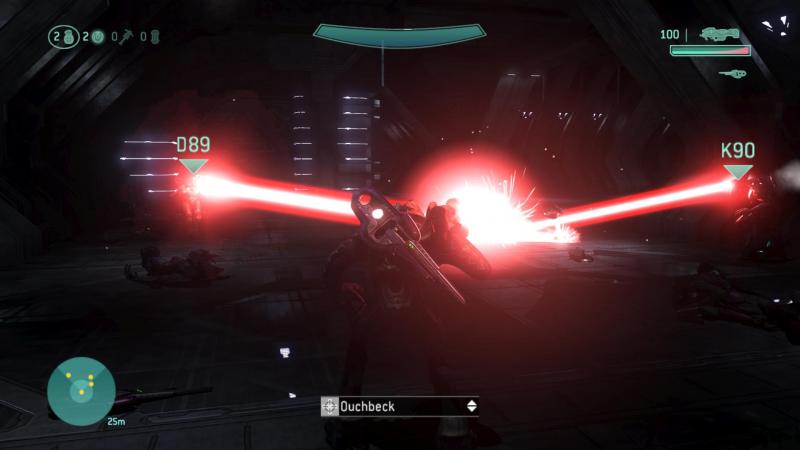Click the crosshair icon beside Ouchbeck

(330, 406)
